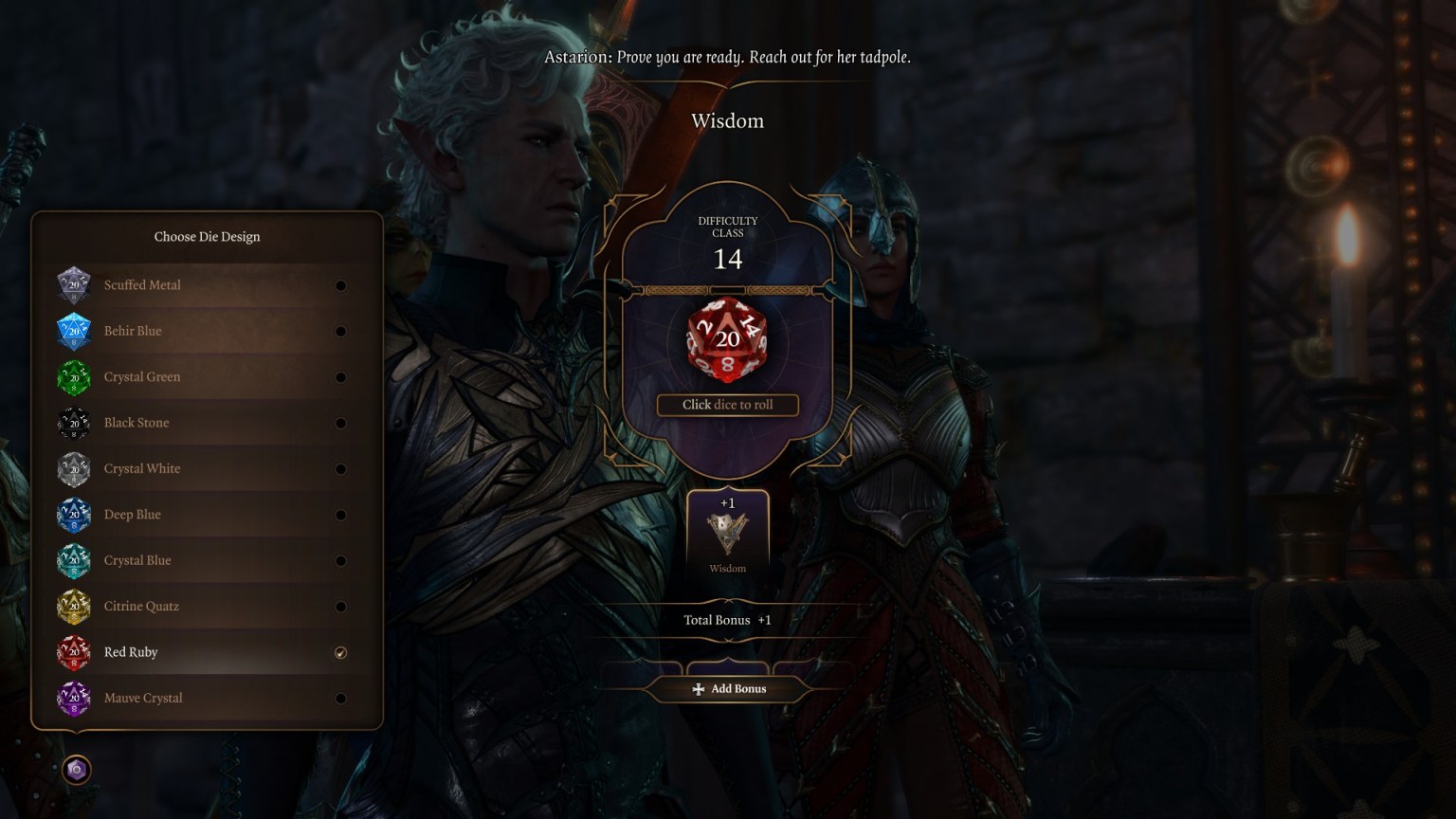1456x819 pixels.
Task: Select the Crystal Blue die icon
Action: (74, 560)
